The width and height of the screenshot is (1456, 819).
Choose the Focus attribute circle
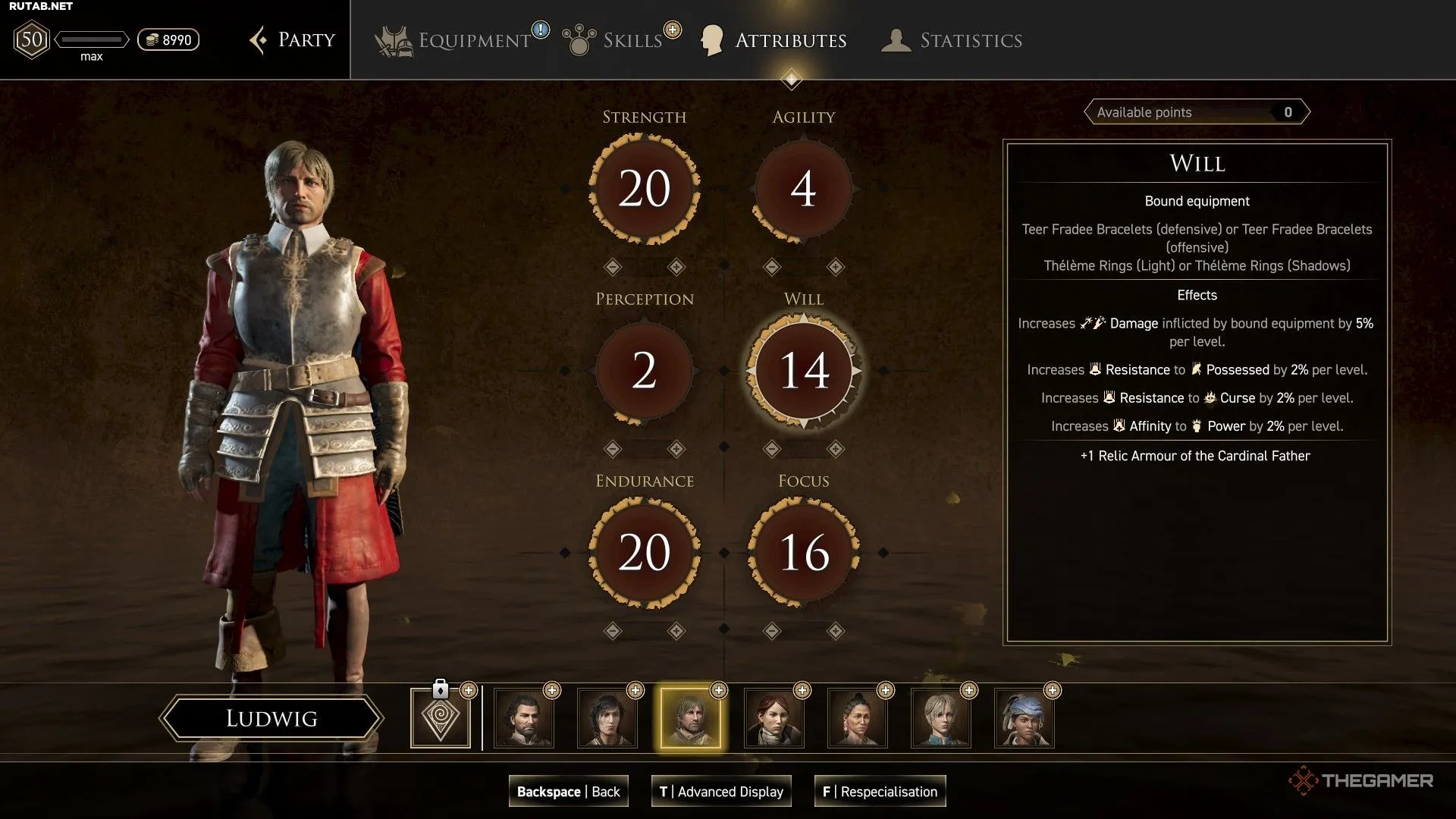point(803,553)
